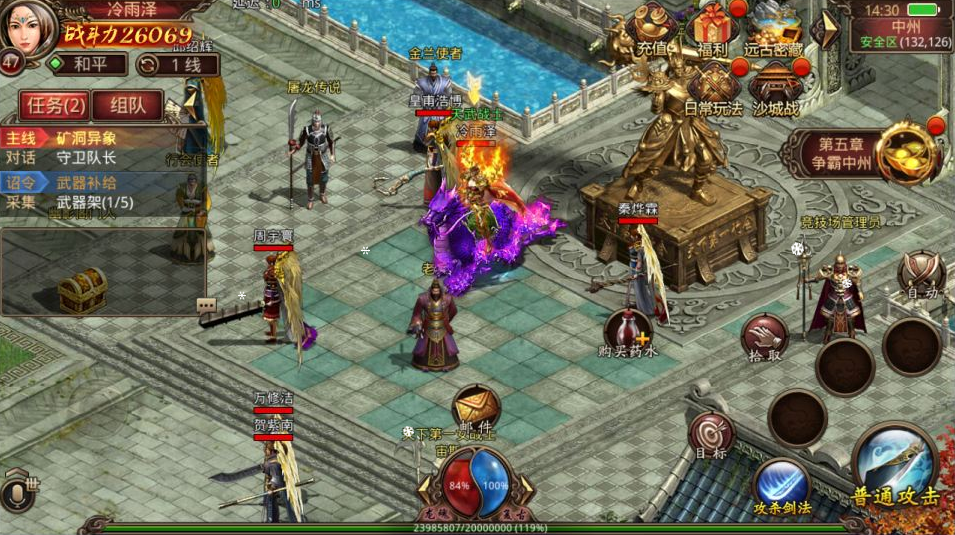Open the 福利 gift box rewards
Screen dimensions: 955x535
(713, 28)
